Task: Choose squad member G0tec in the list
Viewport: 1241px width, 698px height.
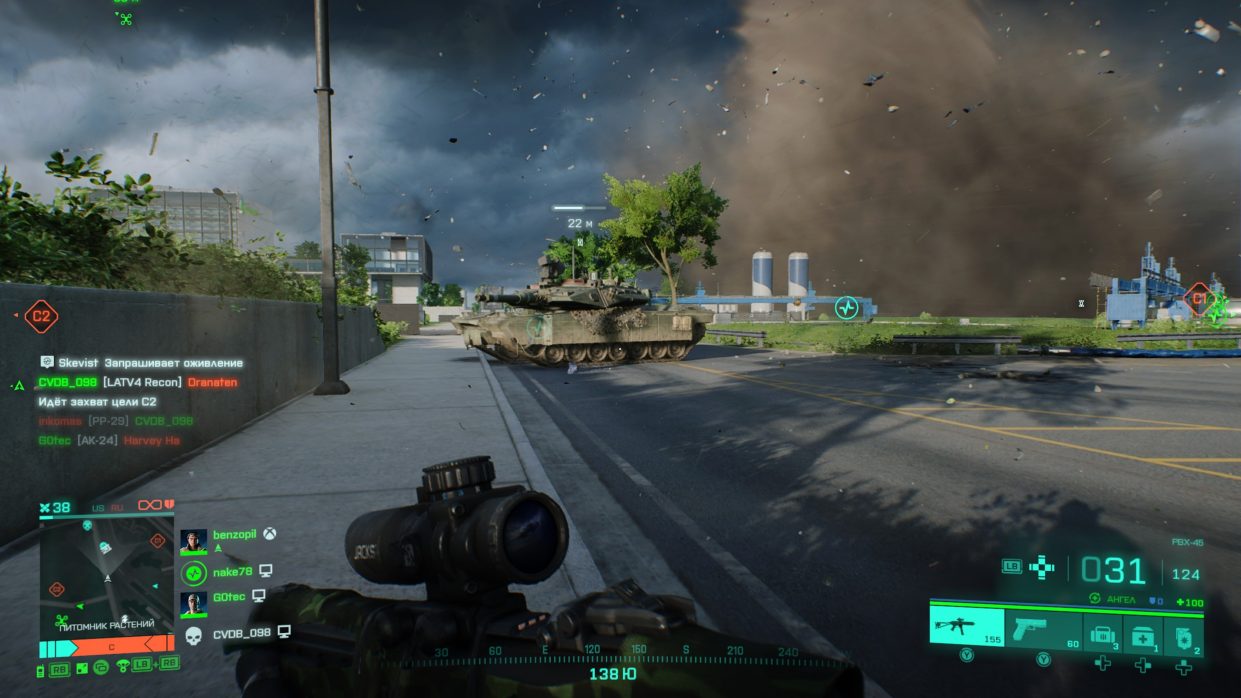Action: 229,596
